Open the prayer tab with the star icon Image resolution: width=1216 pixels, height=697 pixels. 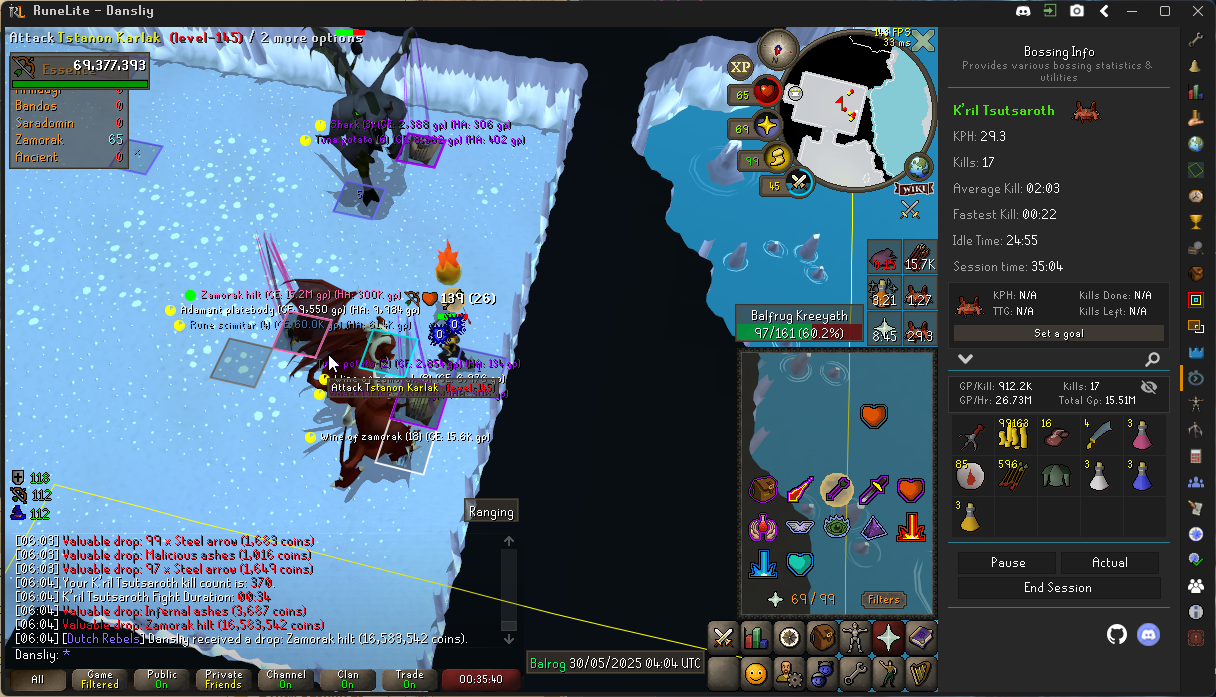click(888, 636)
